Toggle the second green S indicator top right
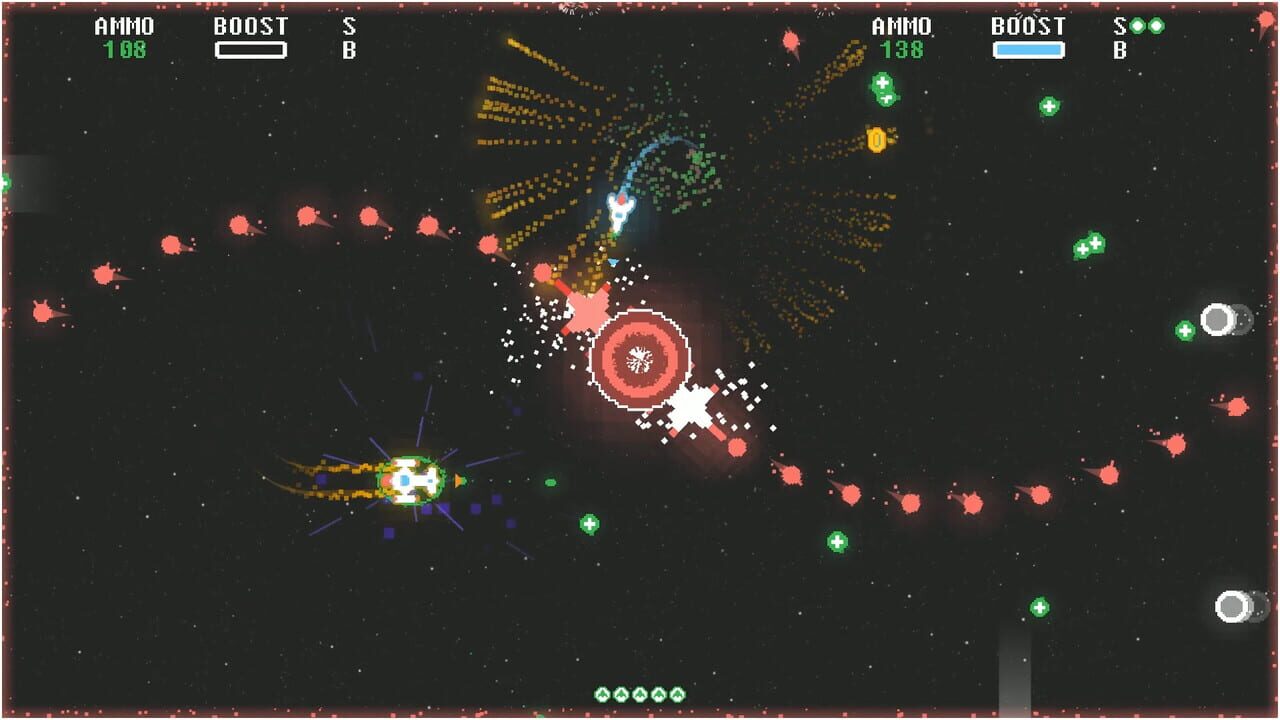1280x720 pixels. [1156, 25]
